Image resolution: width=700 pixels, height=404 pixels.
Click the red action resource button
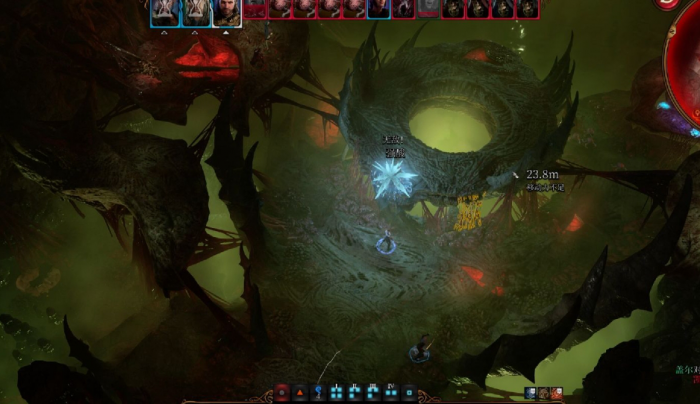281,393
